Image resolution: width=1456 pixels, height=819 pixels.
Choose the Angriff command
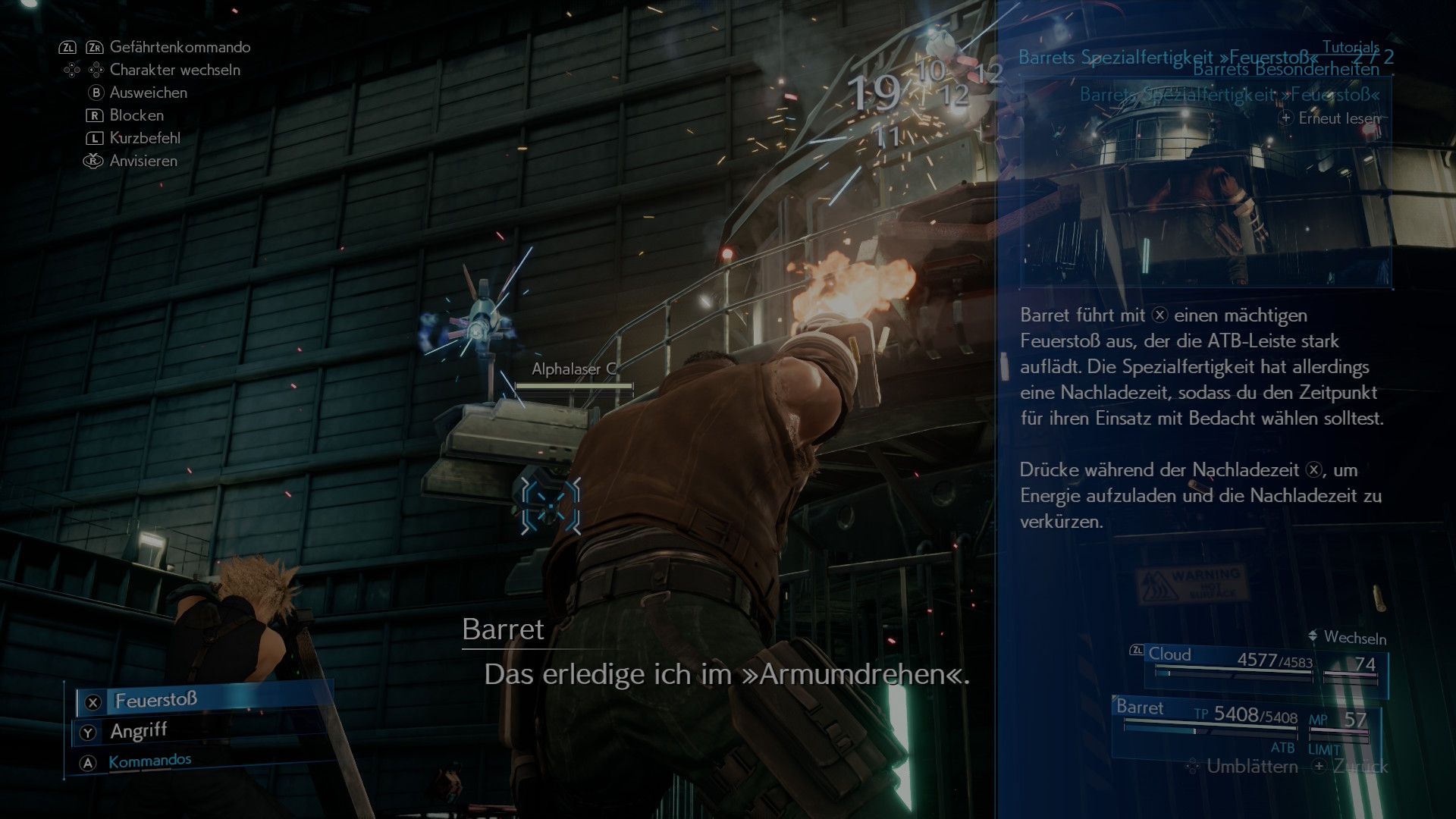[138, 731]
